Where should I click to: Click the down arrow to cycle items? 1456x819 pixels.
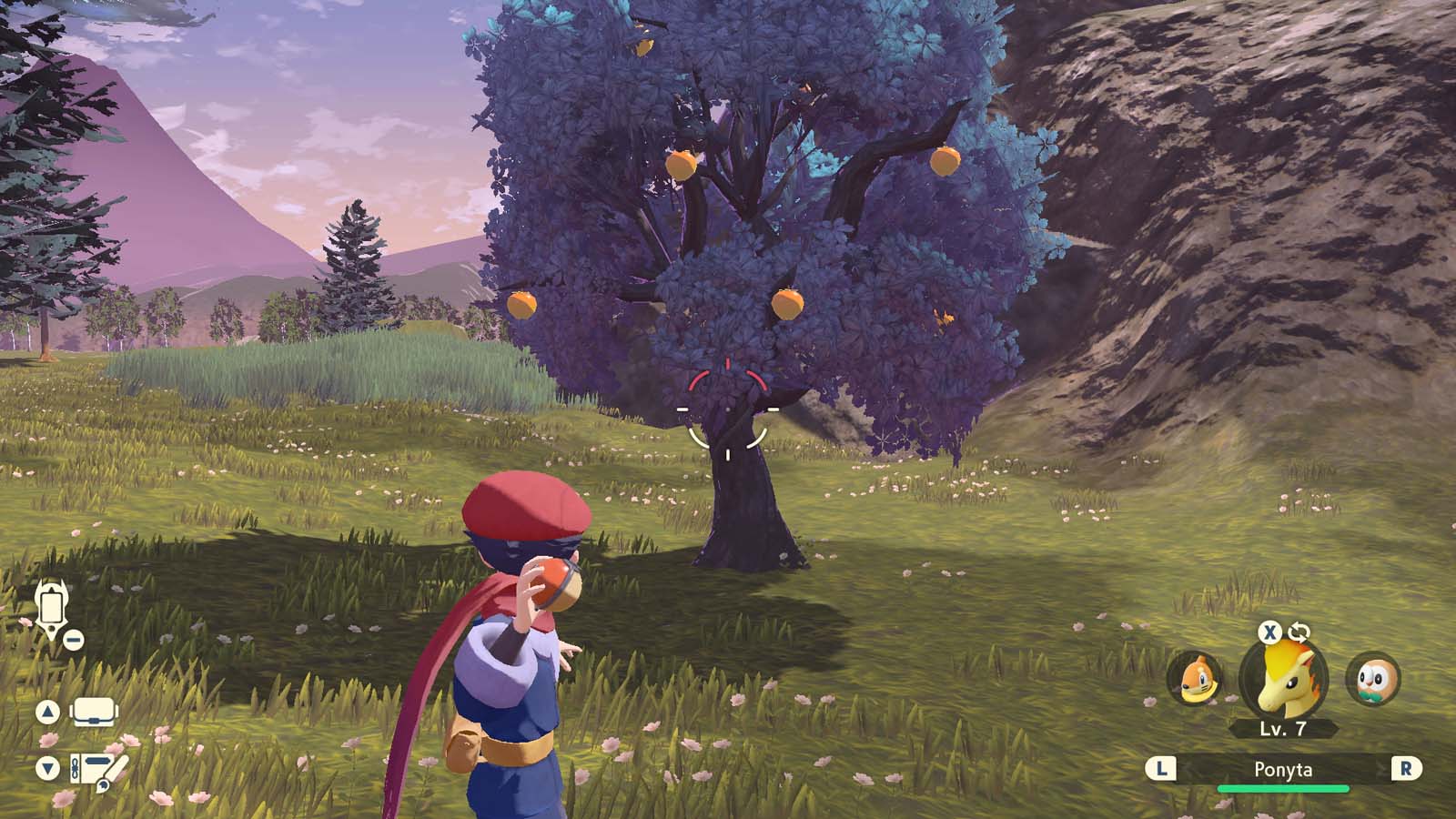45,769
